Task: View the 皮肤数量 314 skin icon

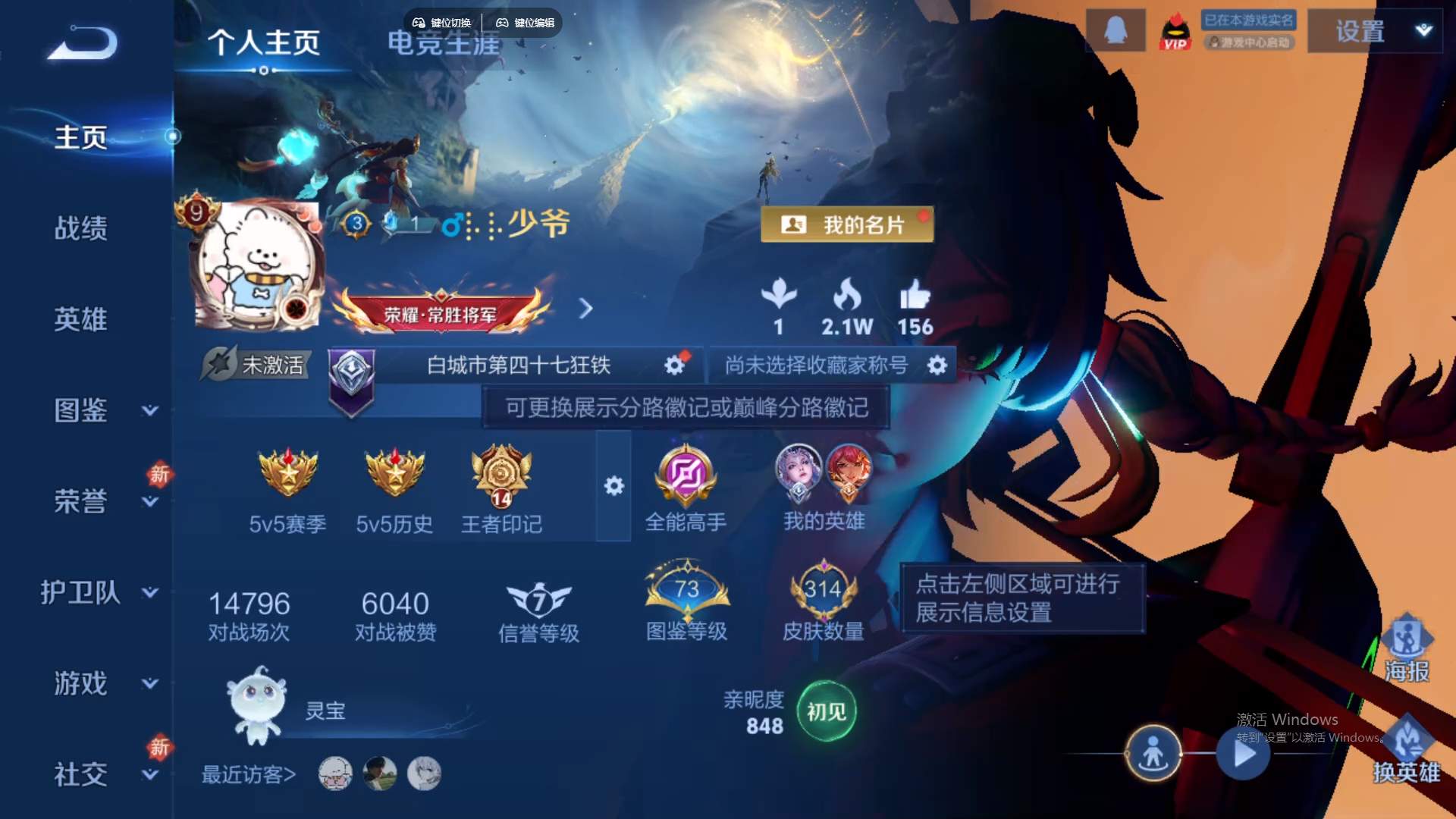Action: point(823,590)
